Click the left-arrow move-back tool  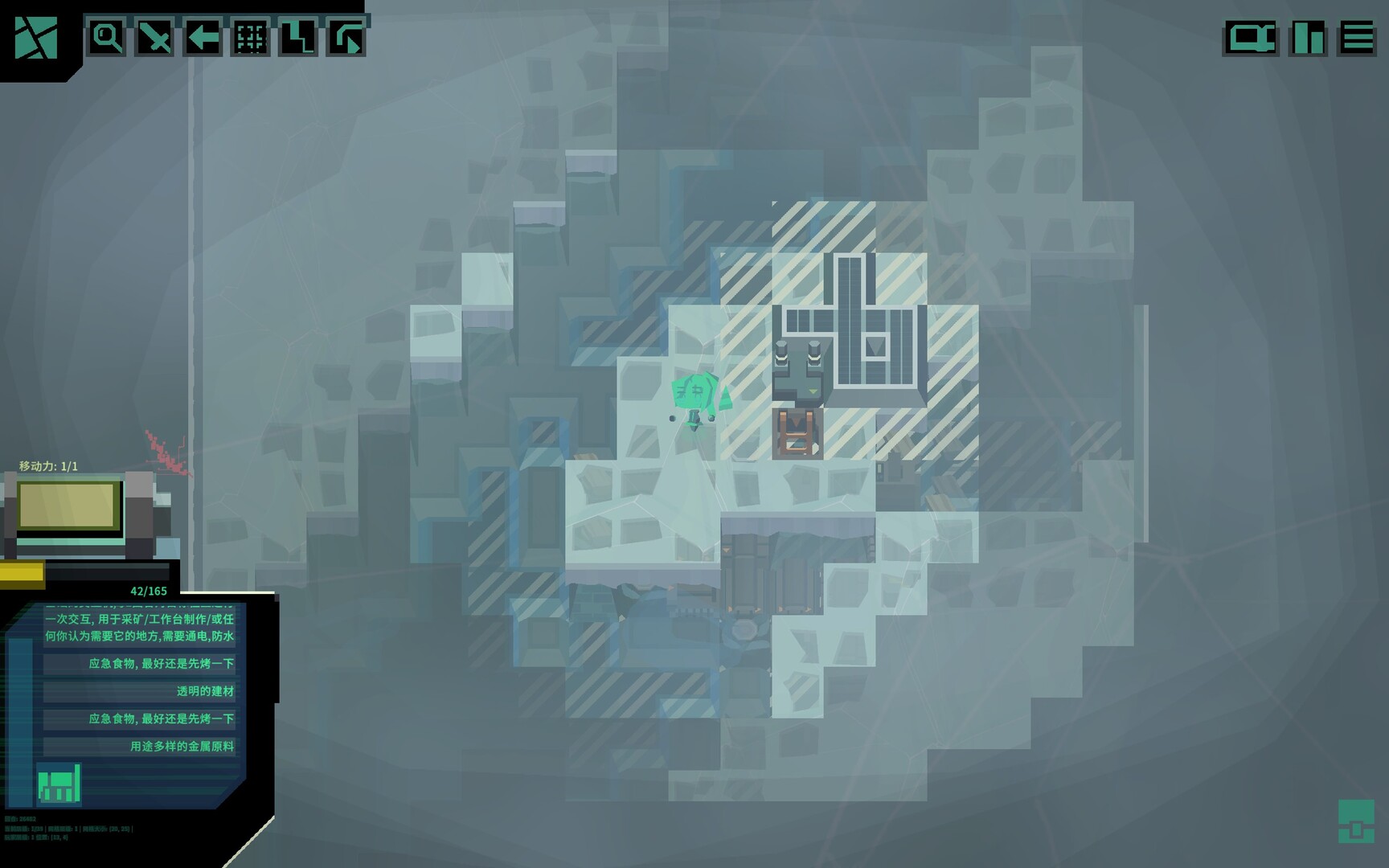(202, 37)
